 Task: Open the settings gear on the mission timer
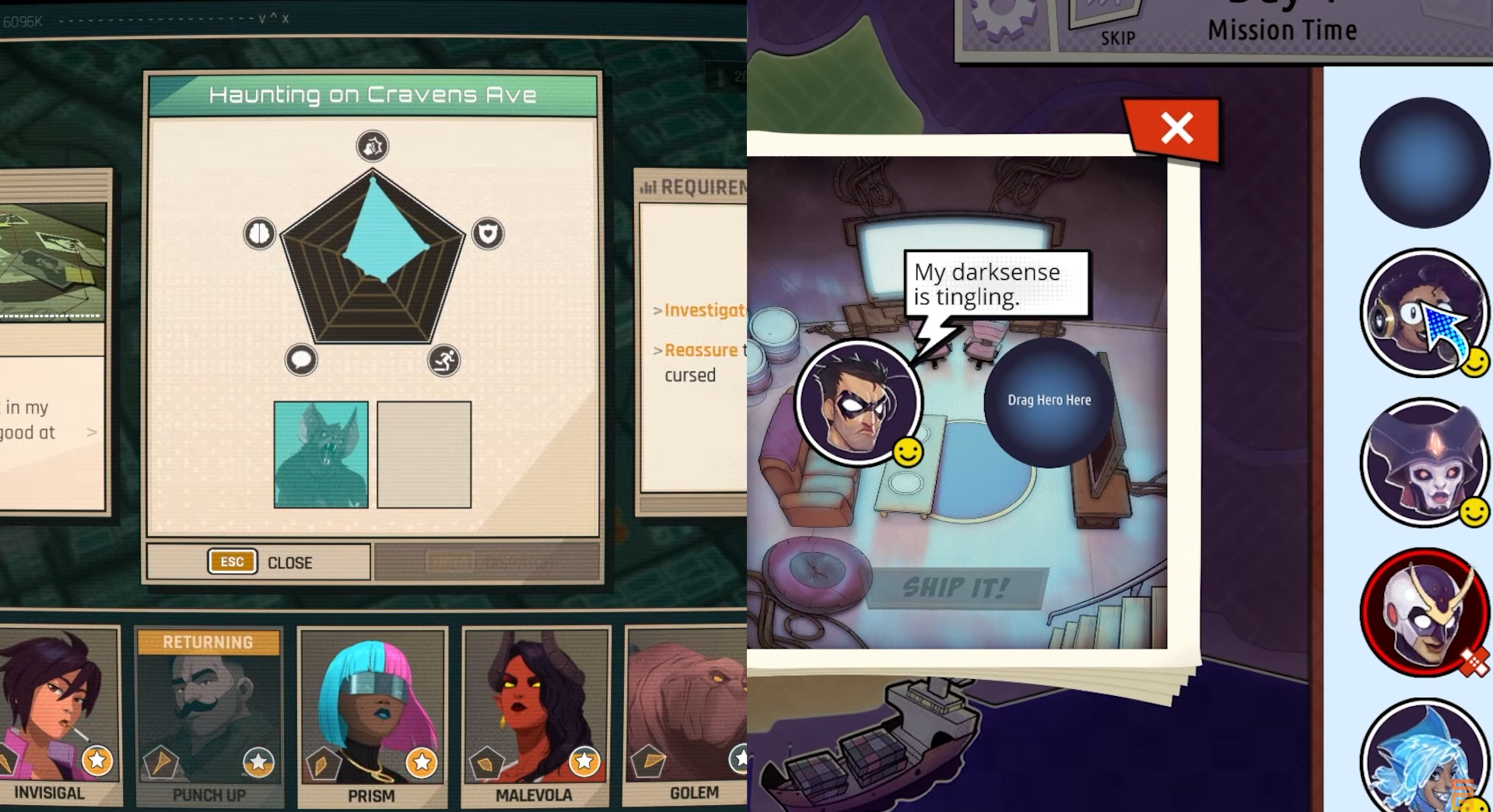[1004, 12]
